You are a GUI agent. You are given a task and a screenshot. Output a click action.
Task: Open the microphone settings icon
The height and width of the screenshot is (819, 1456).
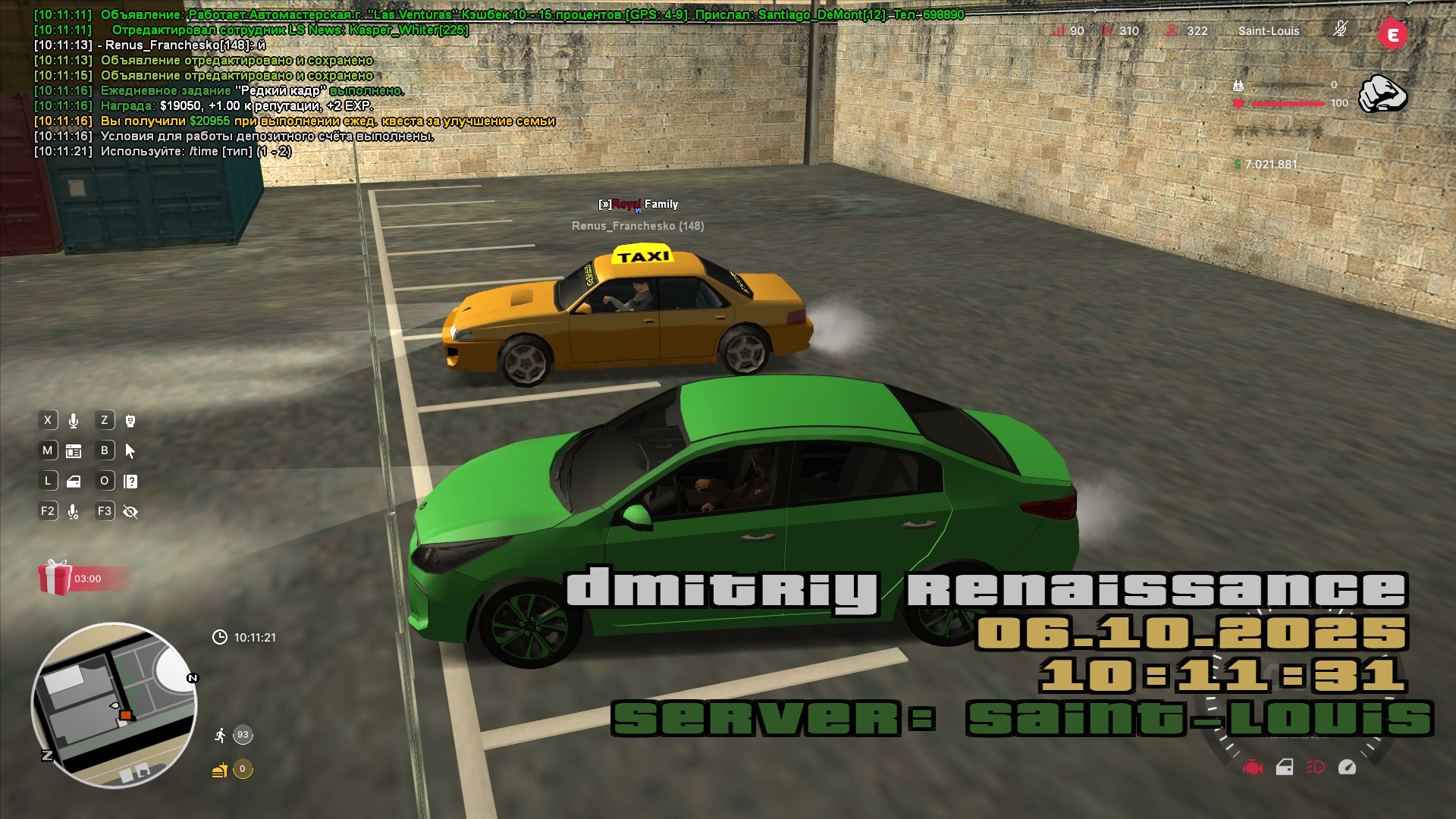(x=74, y=512)
